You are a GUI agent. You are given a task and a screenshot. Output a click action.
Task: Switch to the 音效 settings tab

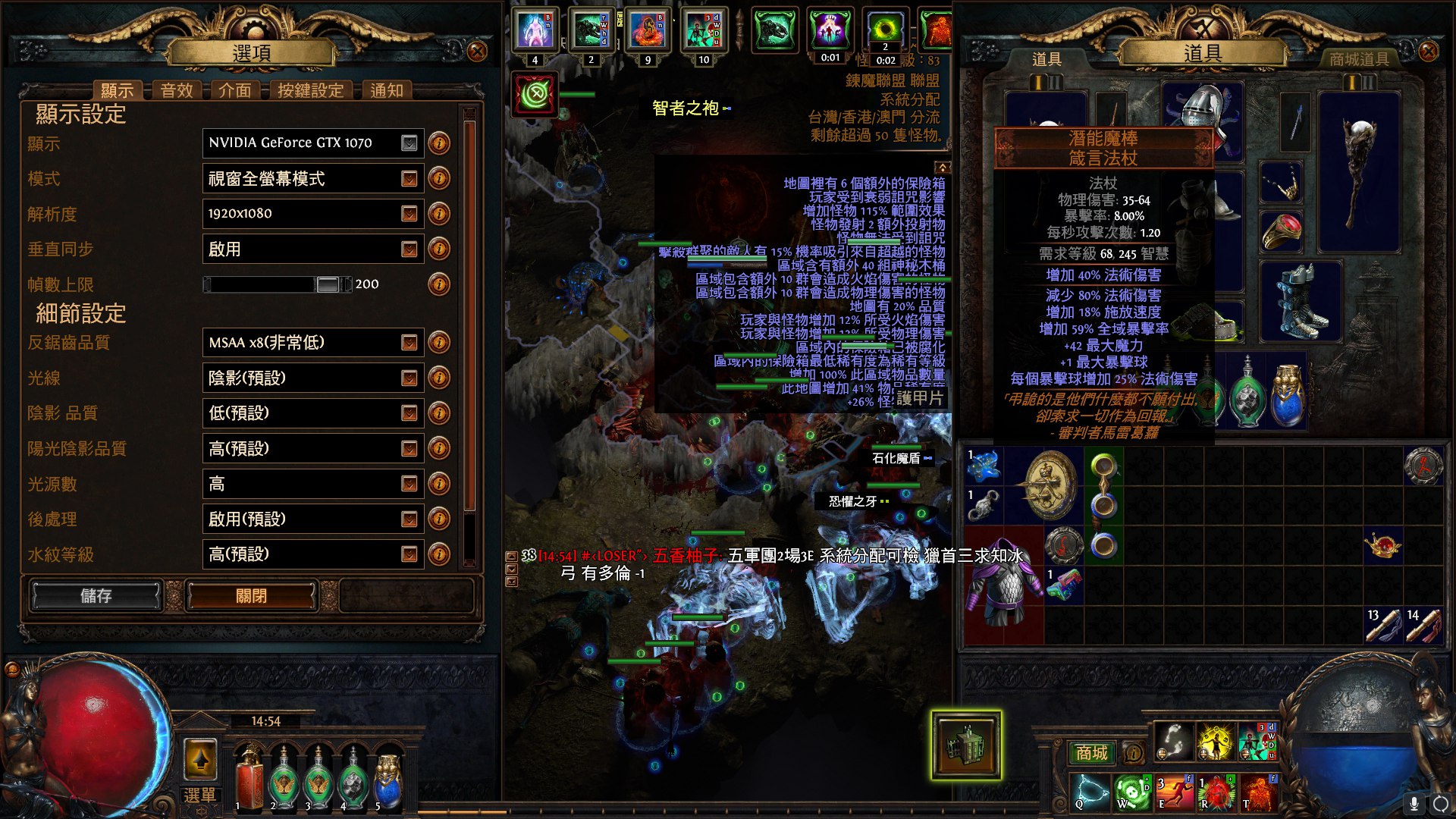point(177,91)
